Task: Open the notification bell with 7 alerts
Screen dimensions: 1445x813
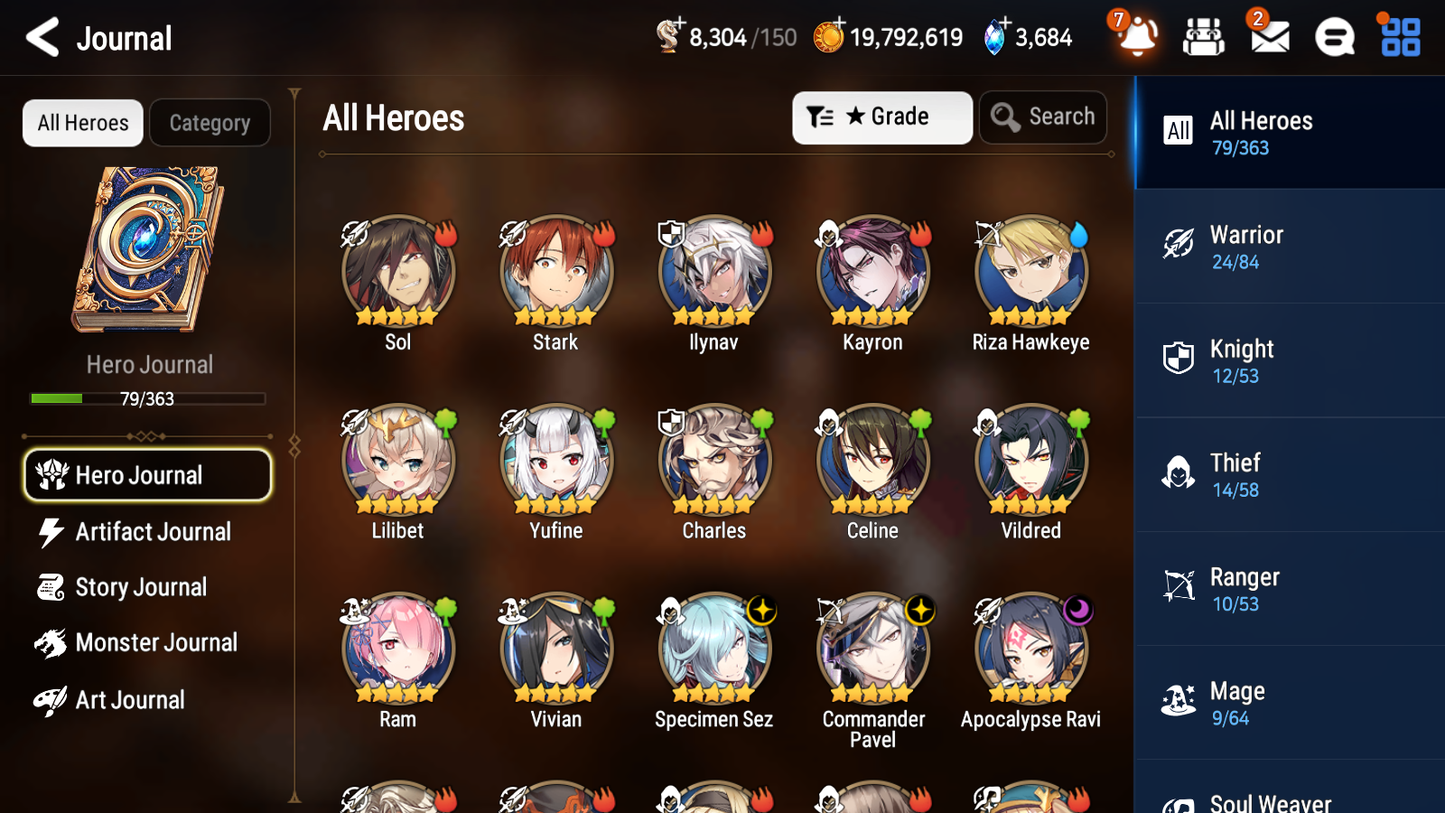Action: pyautogui.click(x=1136, y=36)
